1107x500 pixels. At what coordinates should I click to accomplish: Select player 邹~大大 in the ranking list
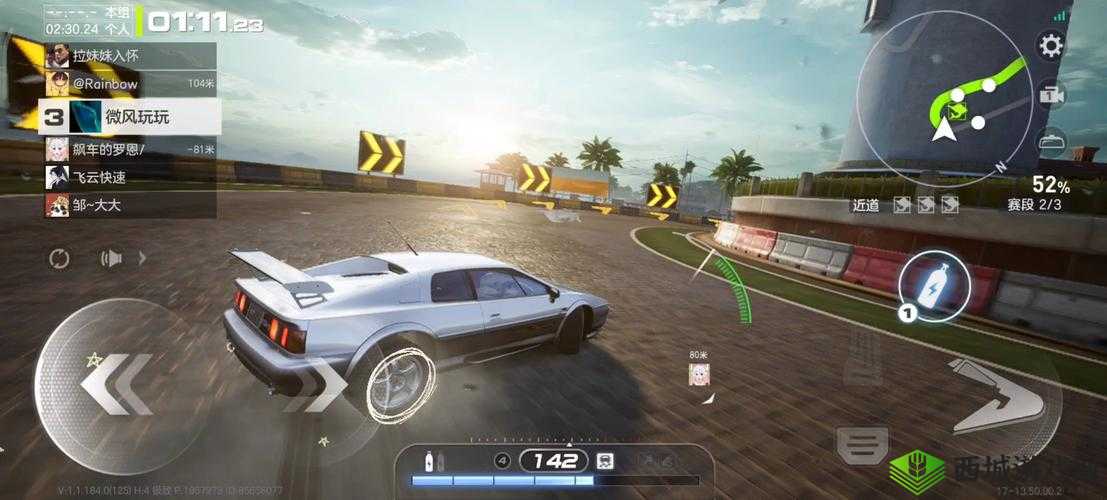point(130,206)
